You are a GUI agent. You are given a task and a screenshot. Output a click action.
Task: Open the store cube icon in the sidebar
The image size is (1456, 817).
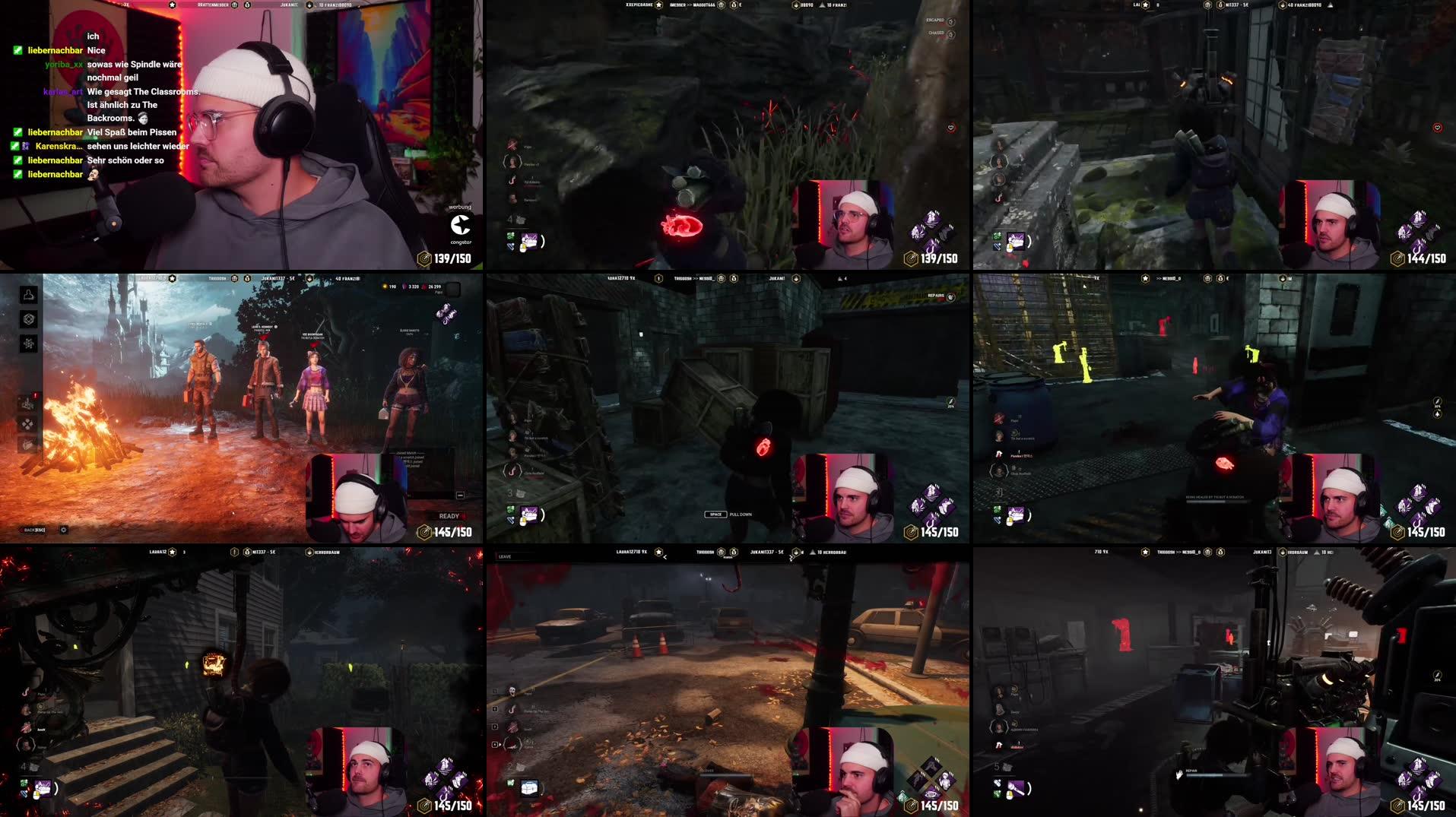pyautogui.click(x=28, y=319)
